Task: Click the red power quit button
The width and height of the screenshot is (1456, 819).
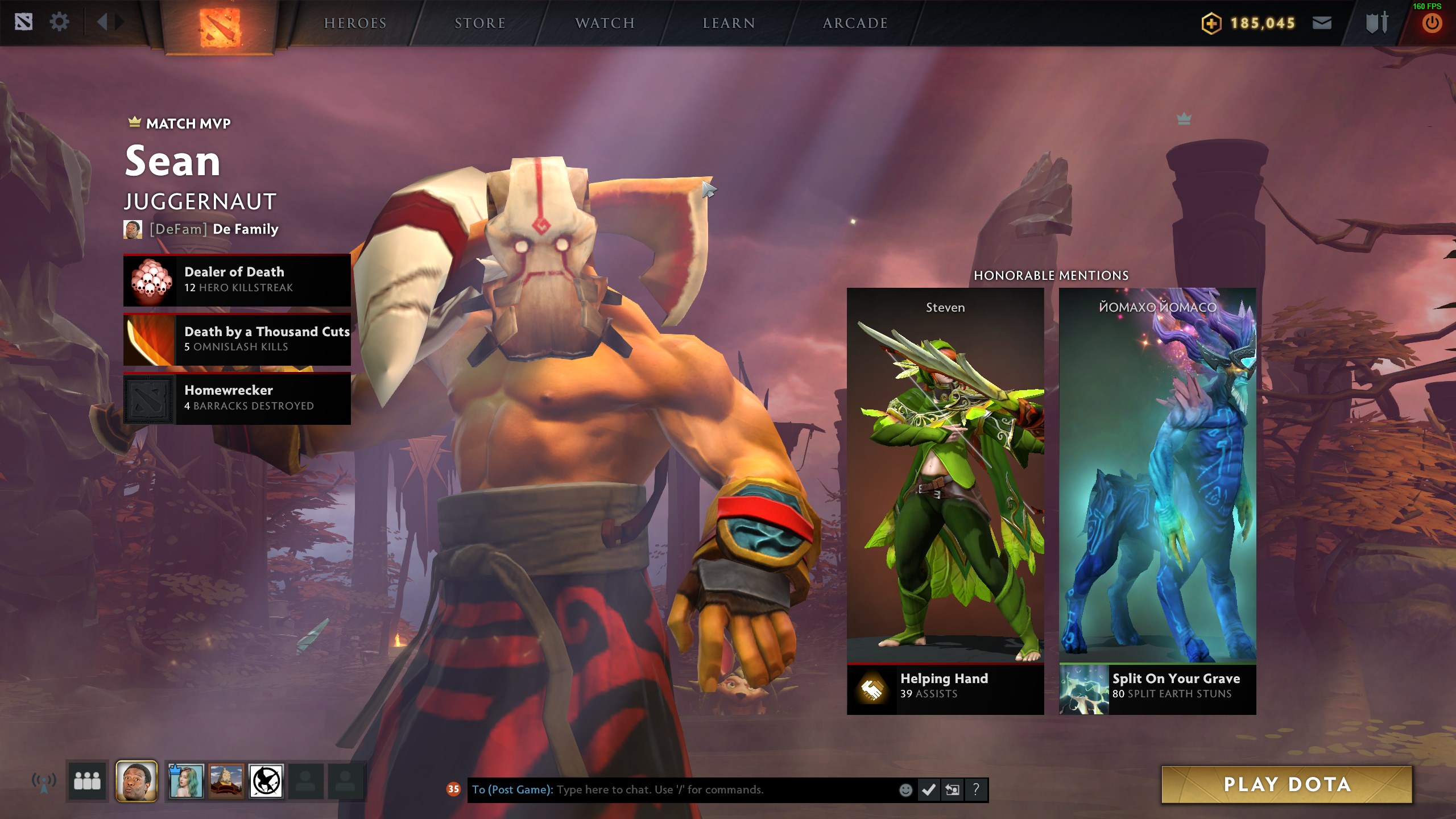Action: [x=1432, y=24]
